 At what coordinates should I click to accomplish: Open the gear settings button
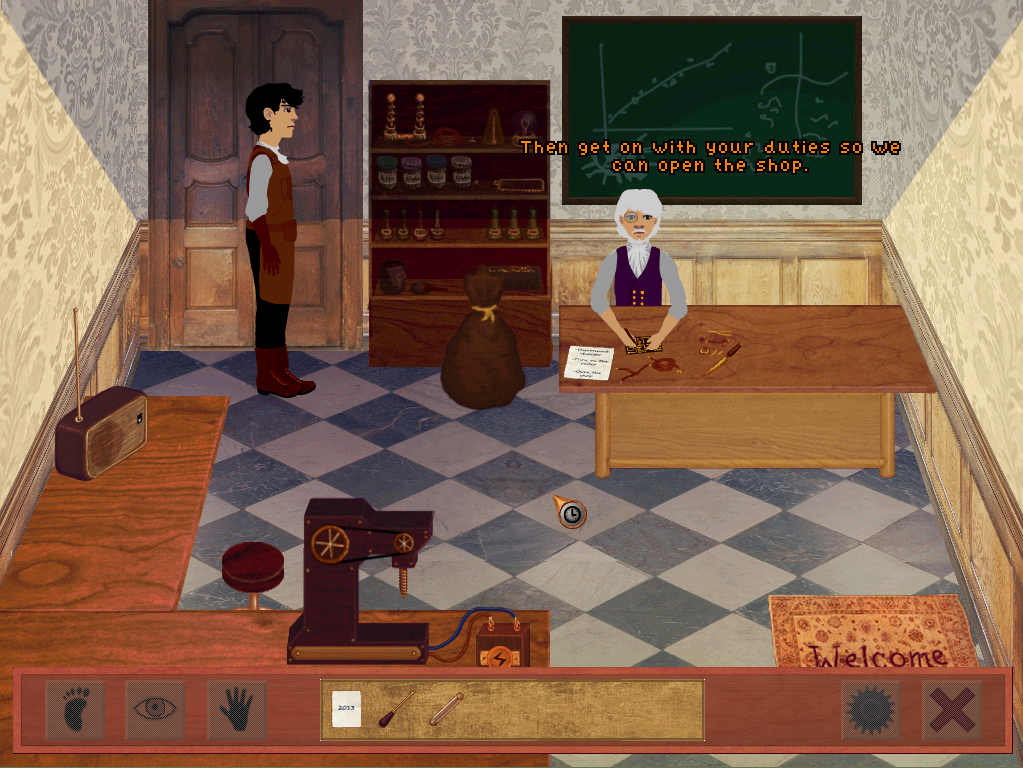click(x=869, y=710)
